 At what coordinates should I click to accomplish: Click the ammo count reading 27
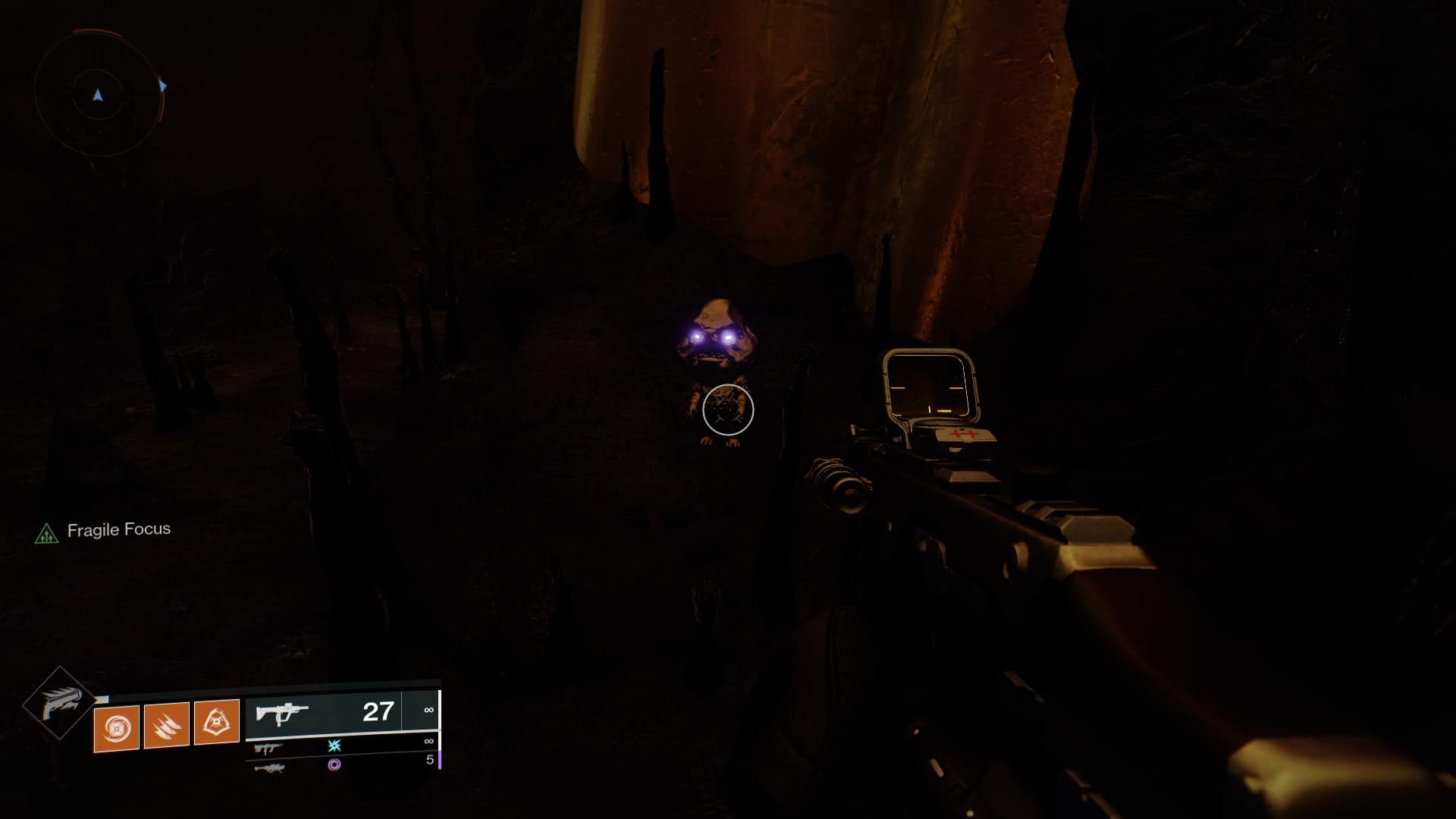click(378, 711)
